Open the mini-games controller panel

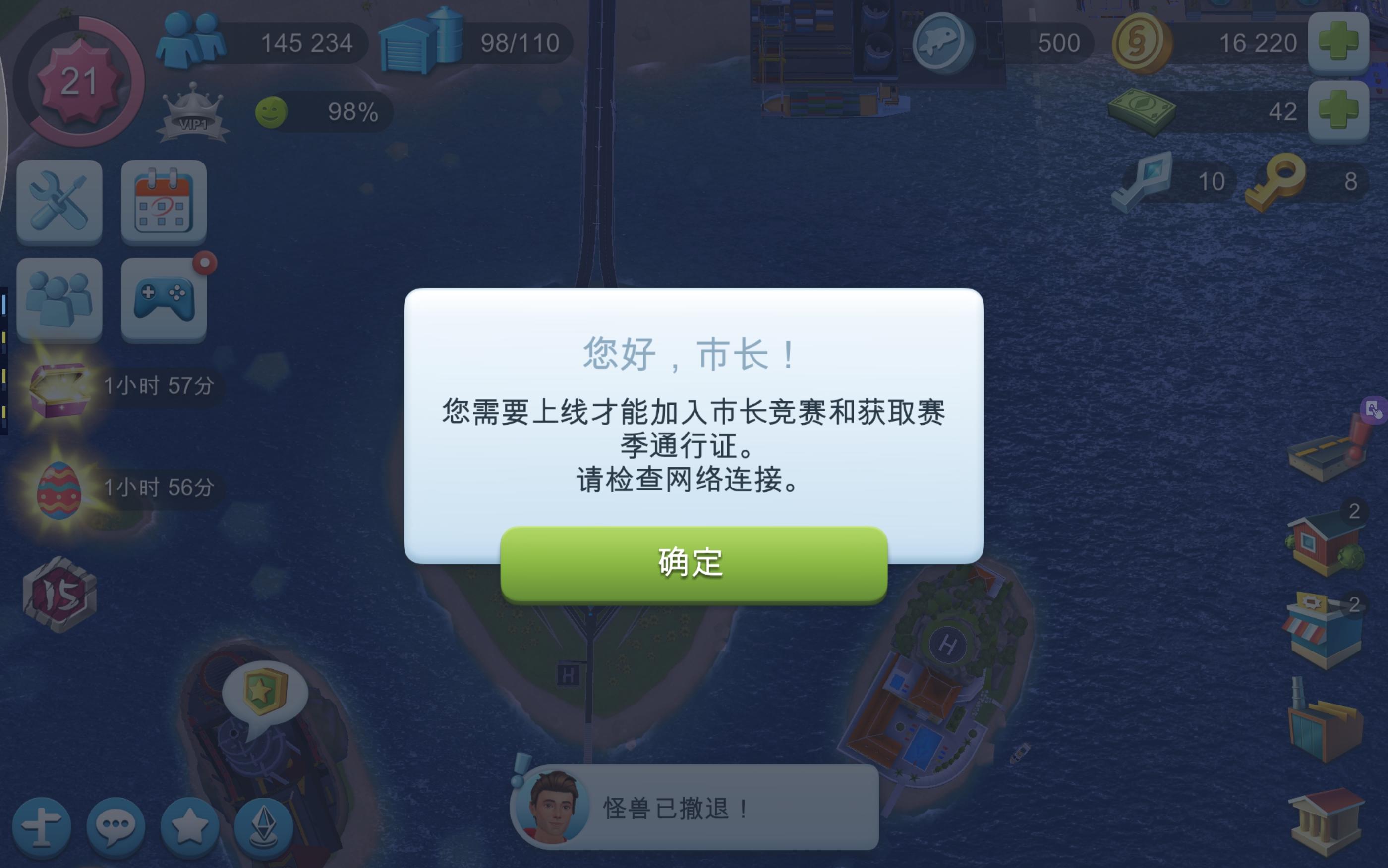[164, 300]
